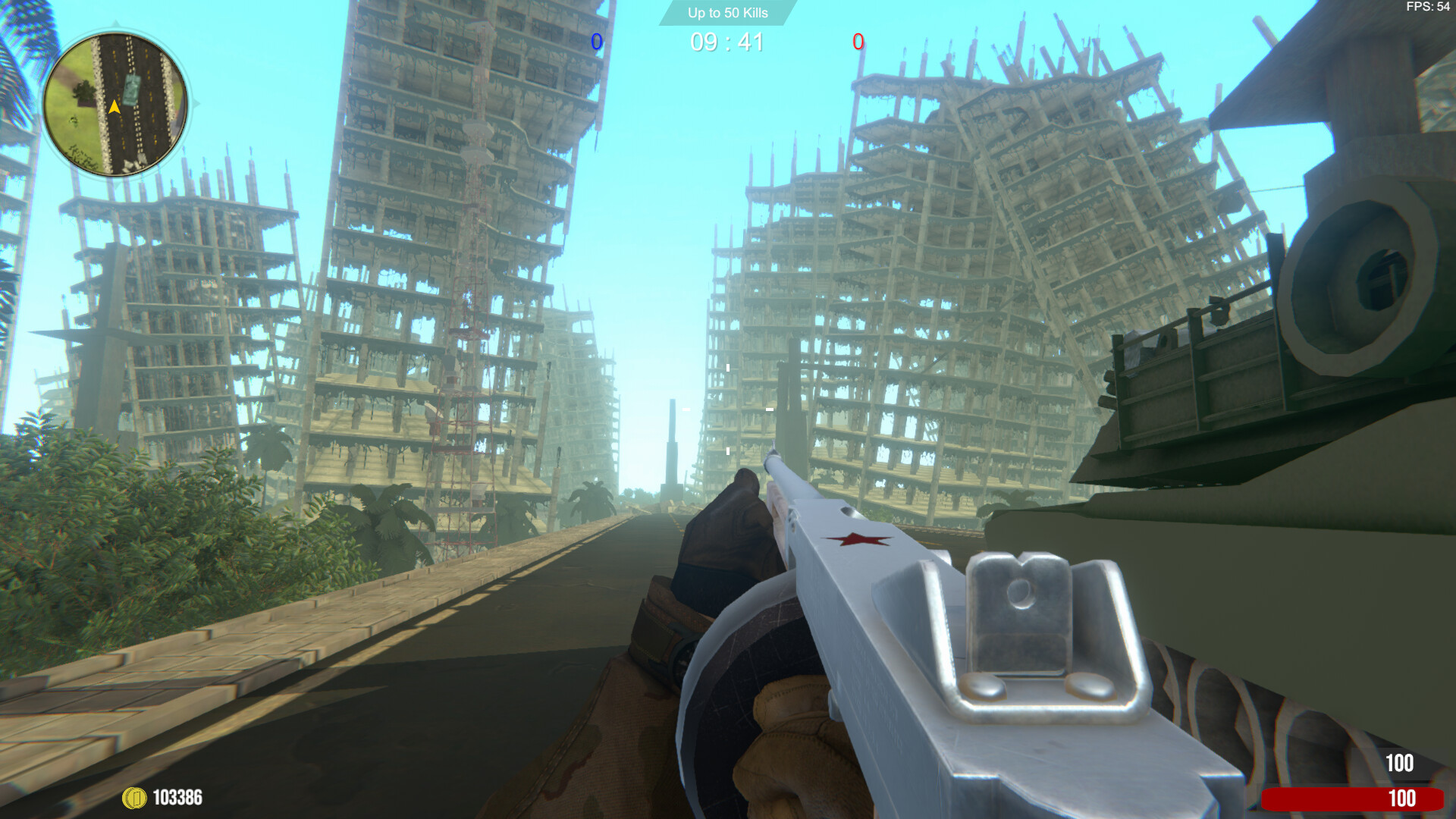Expand the money counter showing 103386

click(176, 797)
